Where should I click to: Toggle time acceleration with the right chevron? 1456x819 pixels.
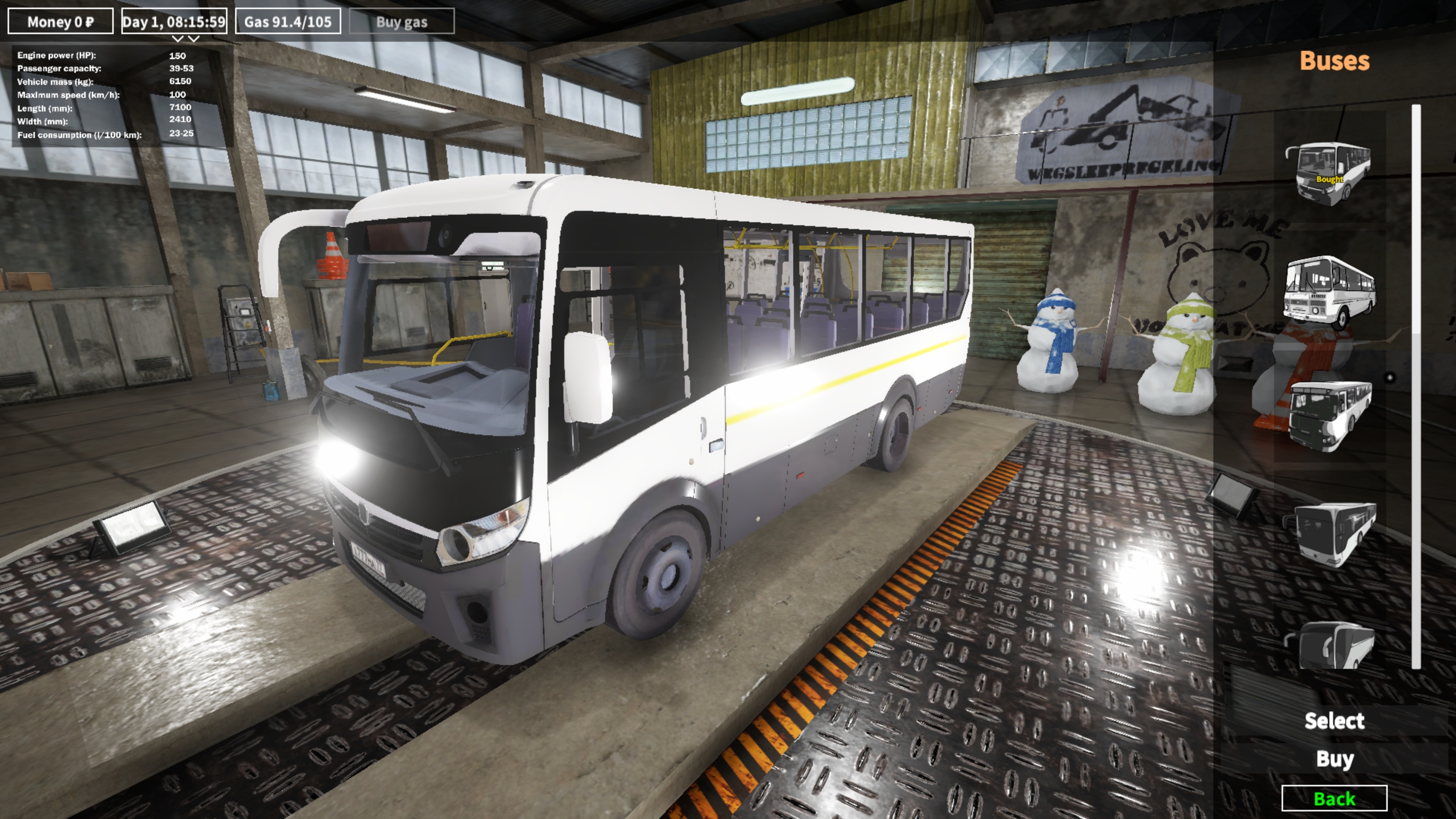193,39
